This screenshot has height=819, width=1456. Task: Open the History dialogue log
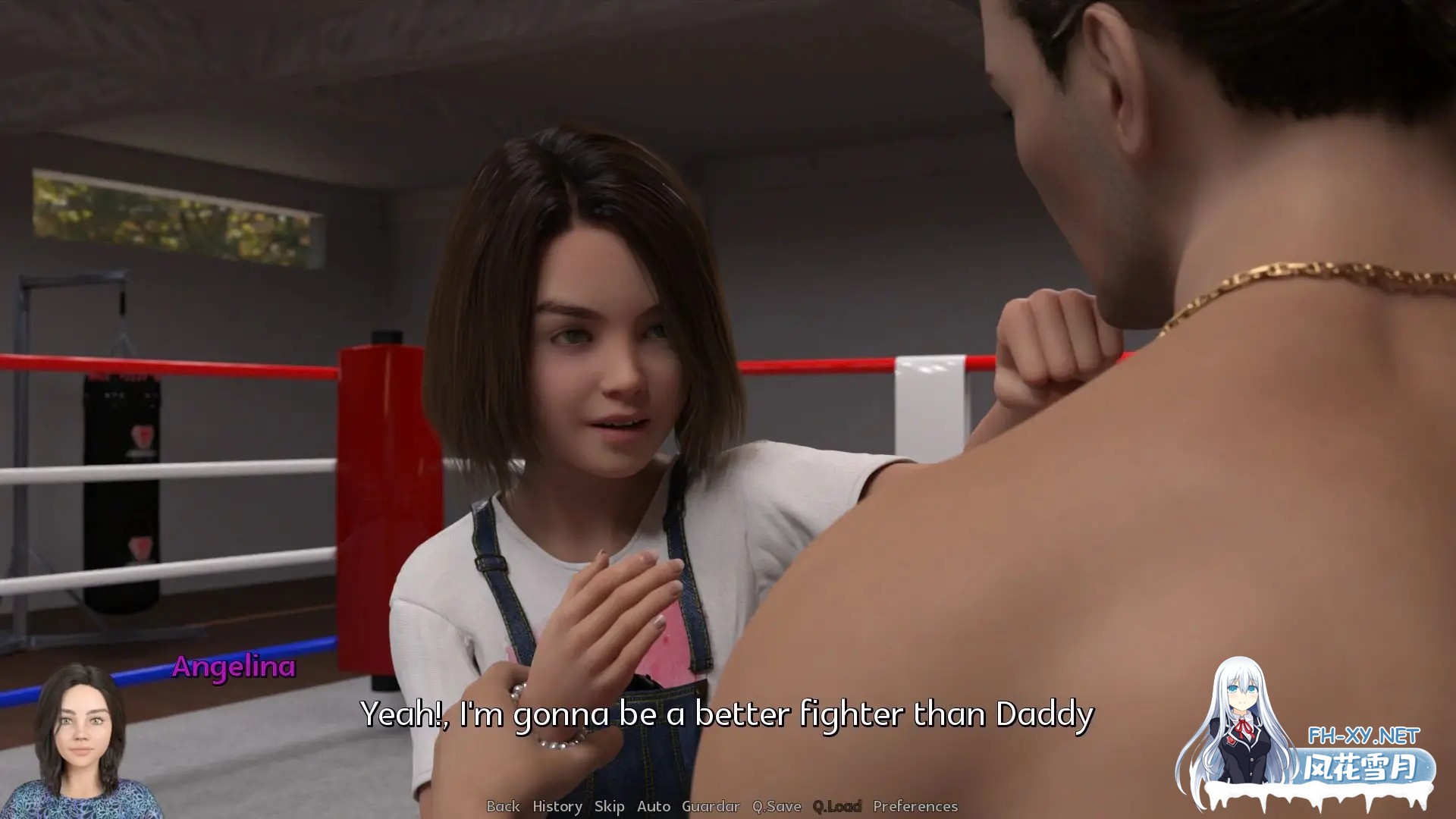point(557,807)
